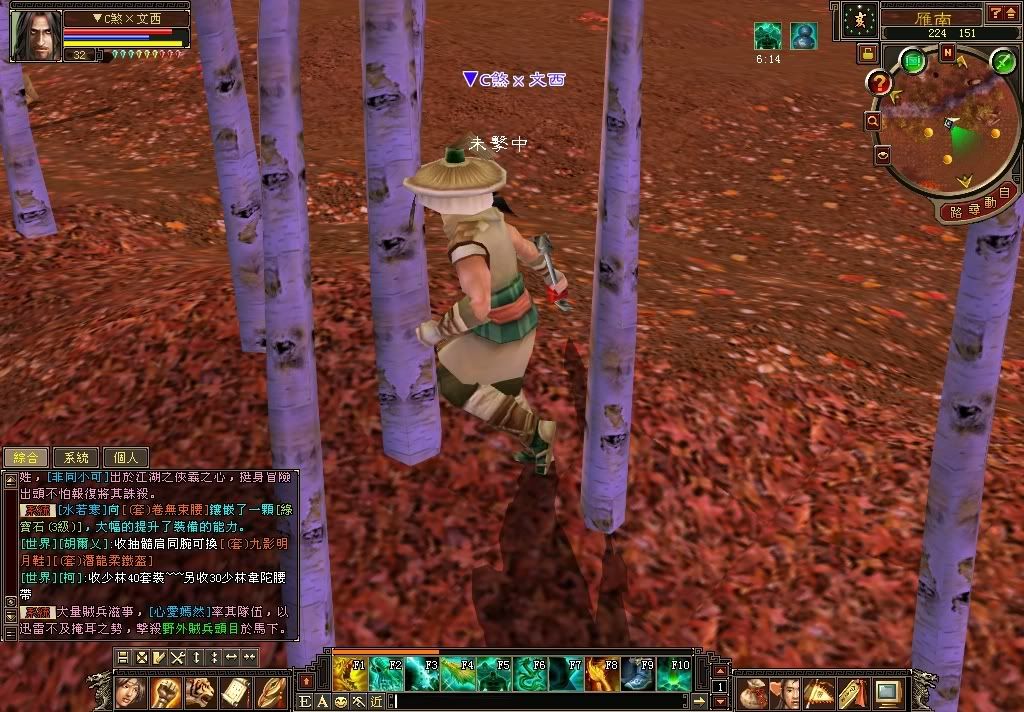Toggle the padlock button beside minimap
This screenshot has height=712, width=1024.
pyautogui.click(x=866, y=52)
